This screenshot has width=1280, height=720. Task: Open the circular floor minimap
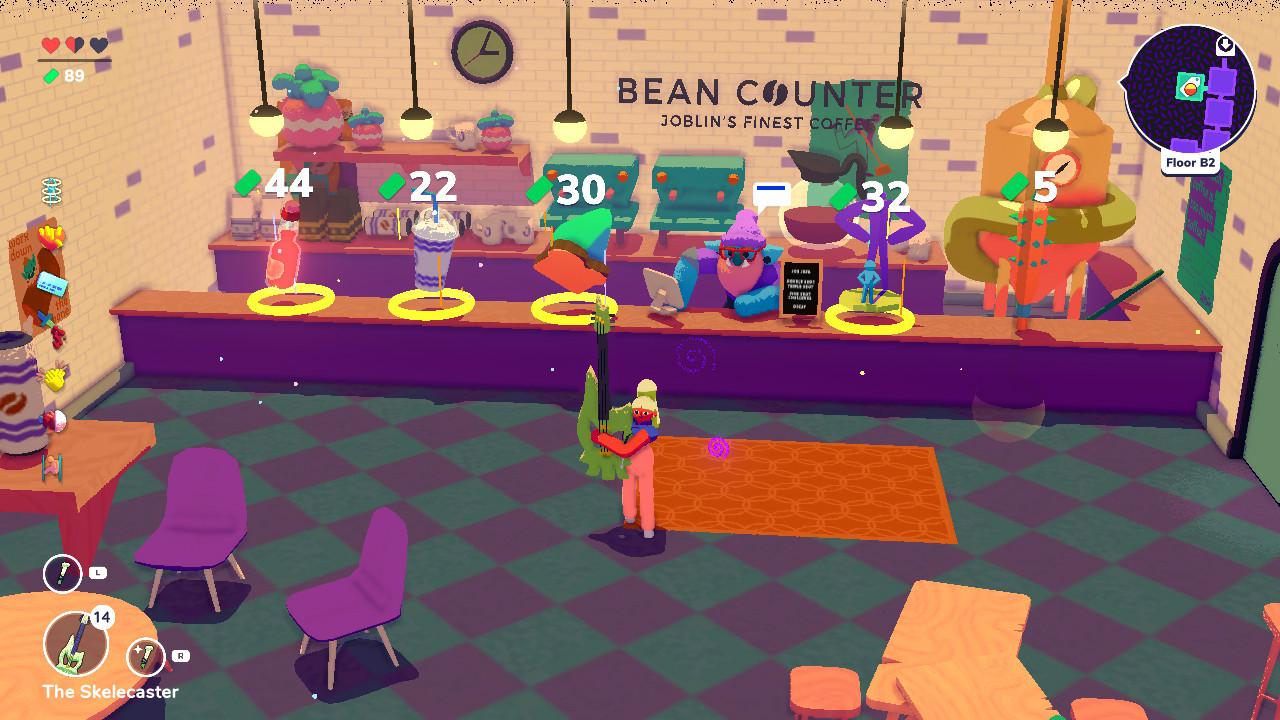(x=1188, y=88)
